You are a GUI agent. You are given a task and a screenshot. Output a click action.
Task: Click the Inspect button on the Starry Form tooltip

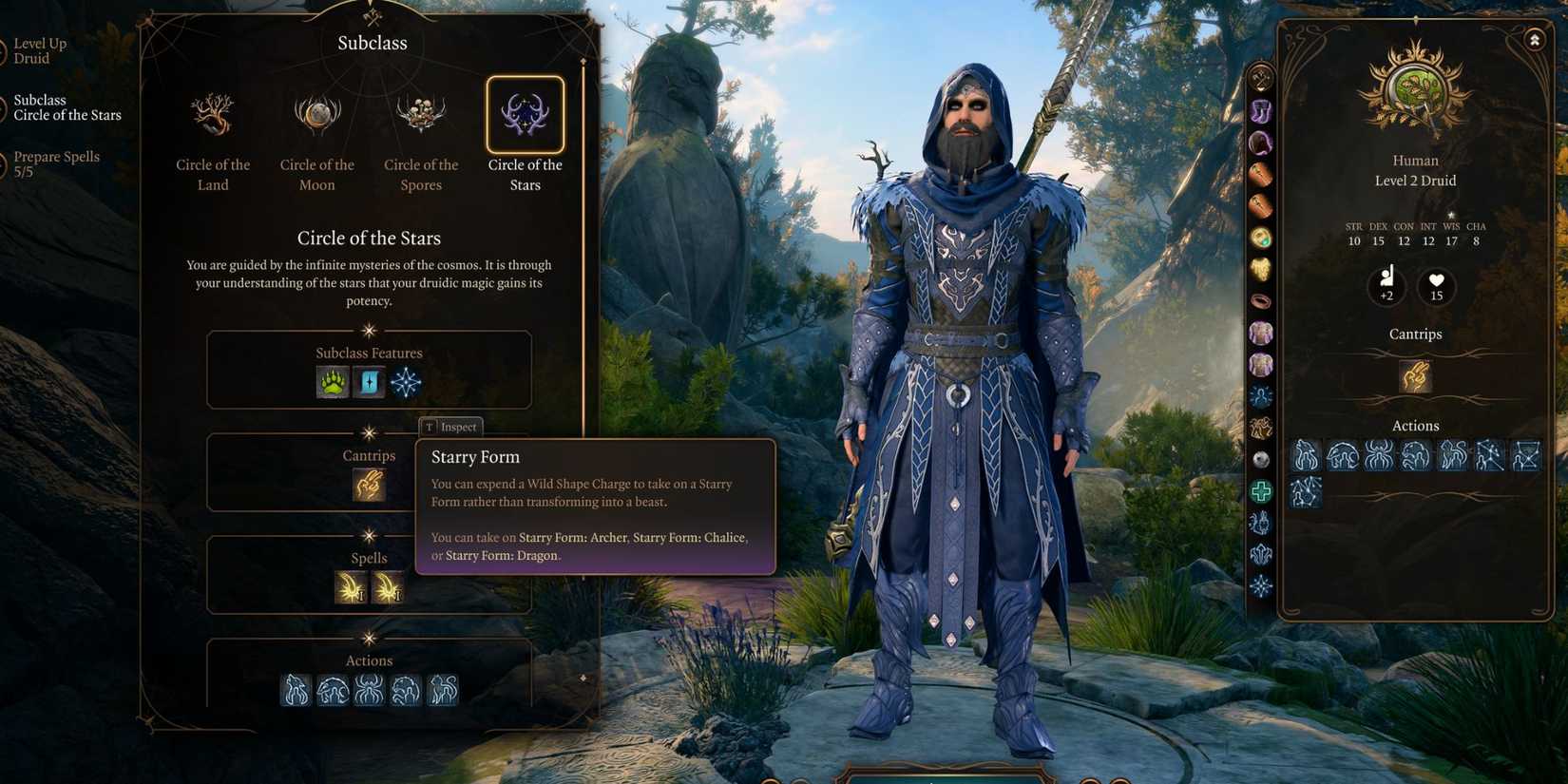click(x=451, y=427)
